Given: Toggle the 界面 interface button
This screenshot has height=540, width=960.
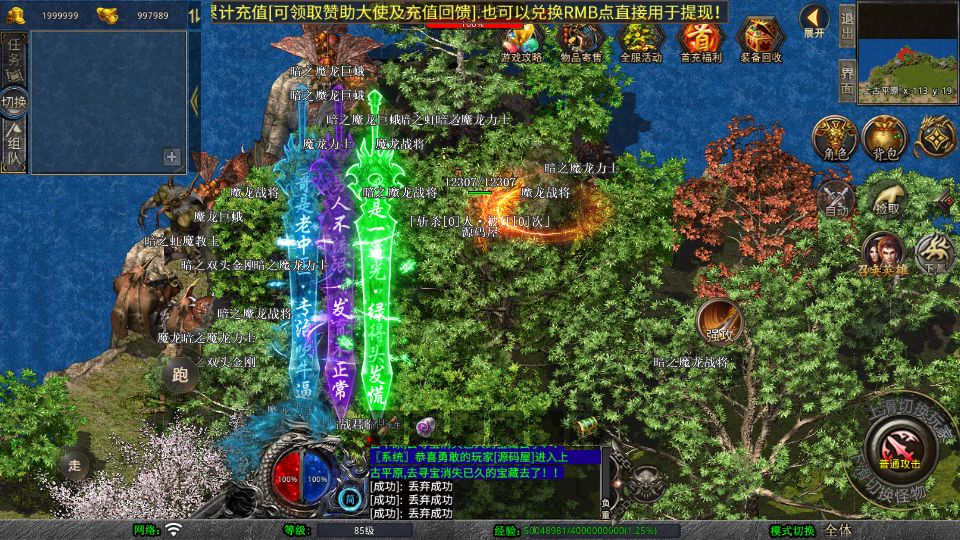Looking at the screenshot, I should 846,76.
